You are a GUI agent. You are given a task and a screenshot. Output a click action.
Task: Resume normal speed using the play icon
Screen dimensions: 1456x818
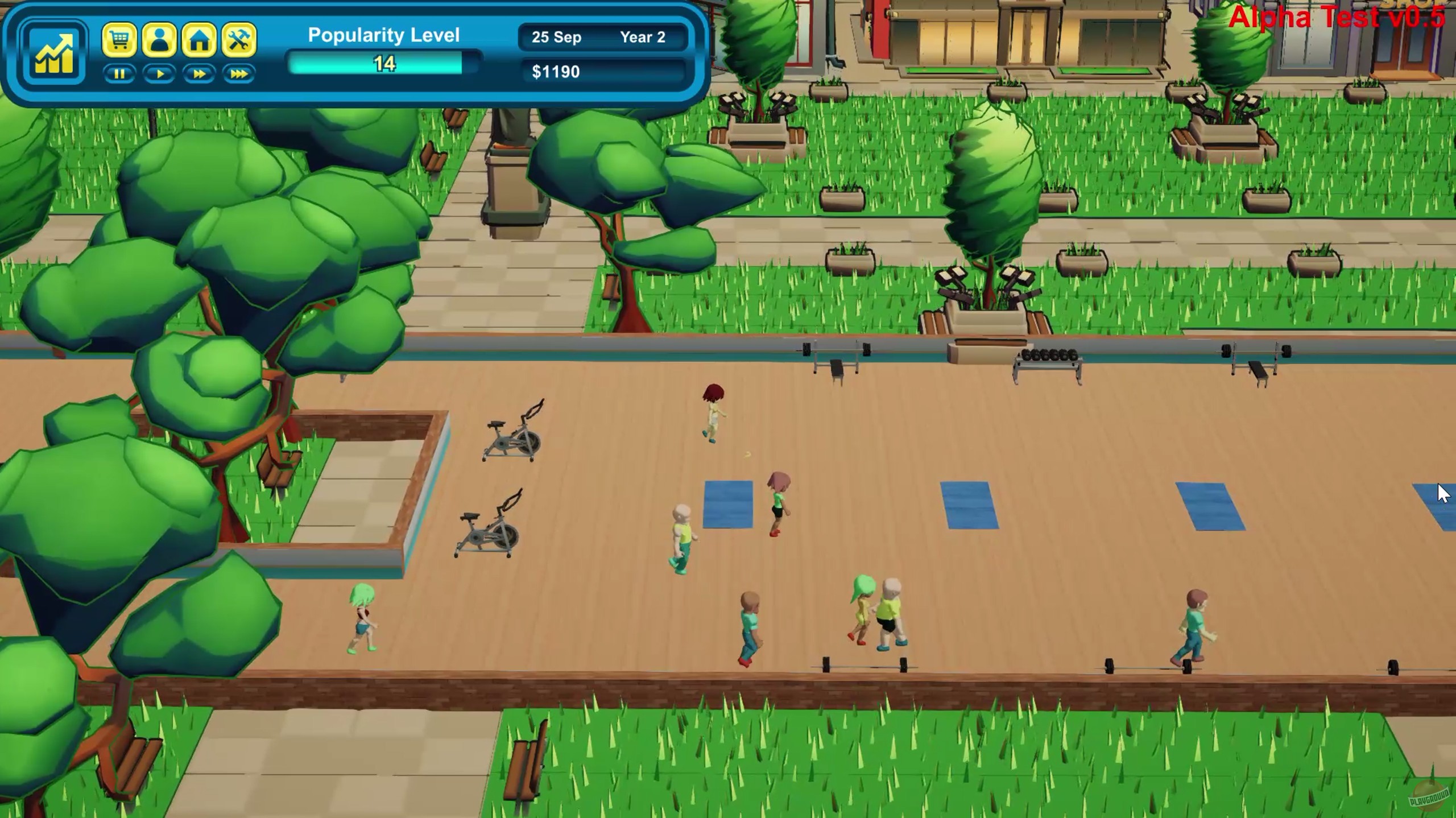point(160,73)
